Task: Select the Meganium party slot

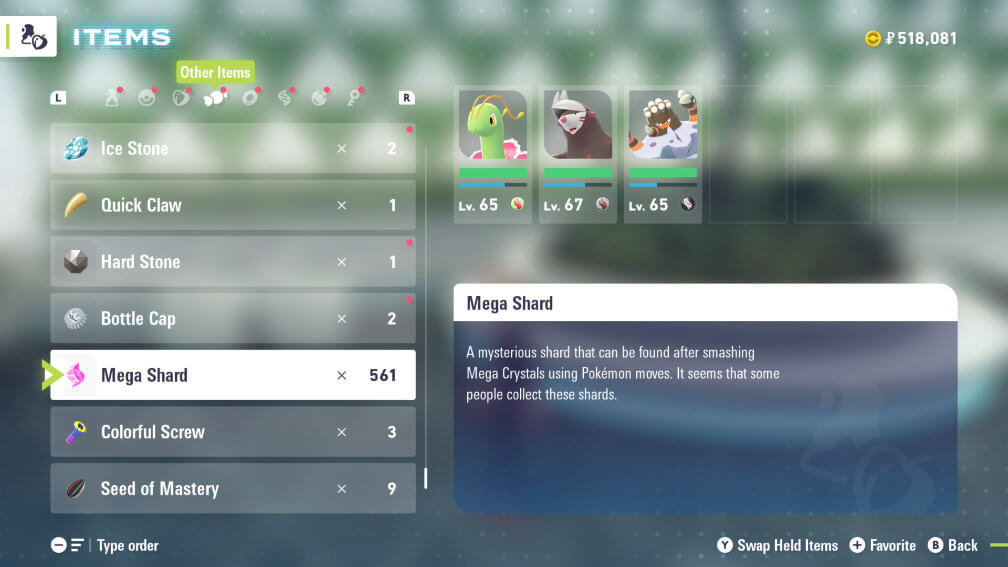Action: click(492, 153)
